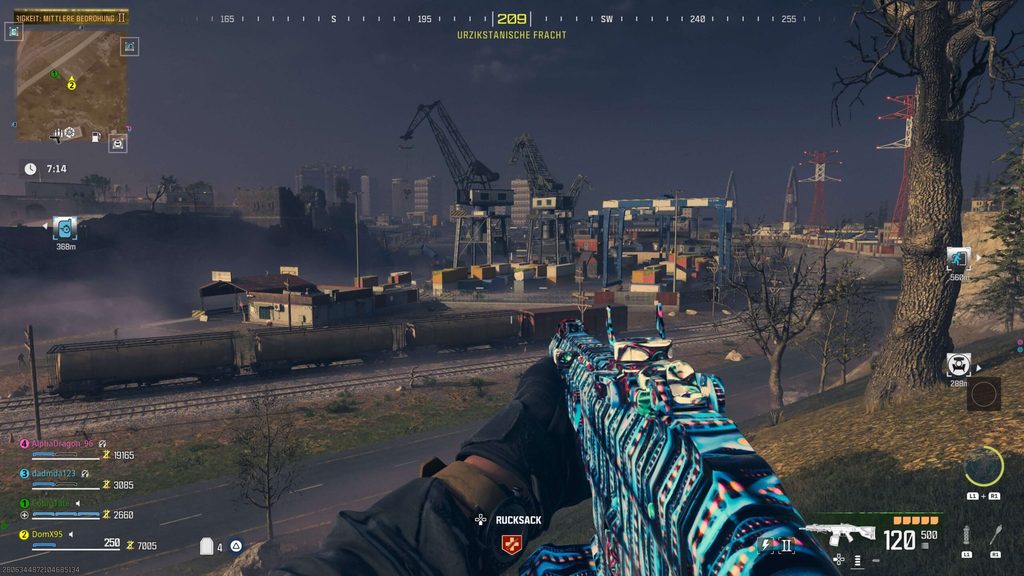
Task: Click the red shield perk icon
Action: point(510,544)
